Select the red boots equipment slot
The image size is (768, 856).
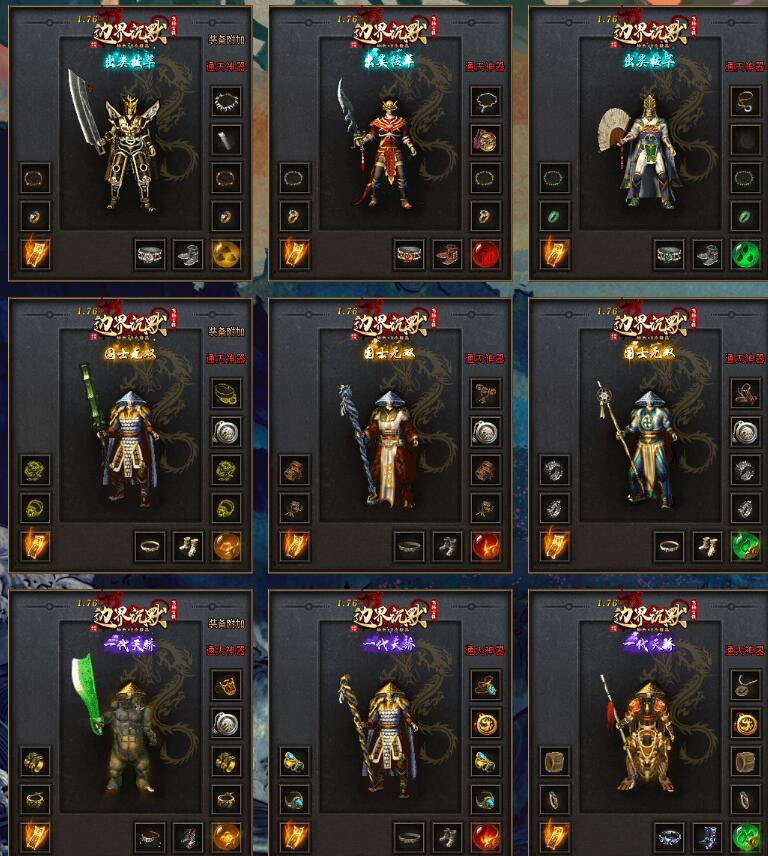click(447, 254)
